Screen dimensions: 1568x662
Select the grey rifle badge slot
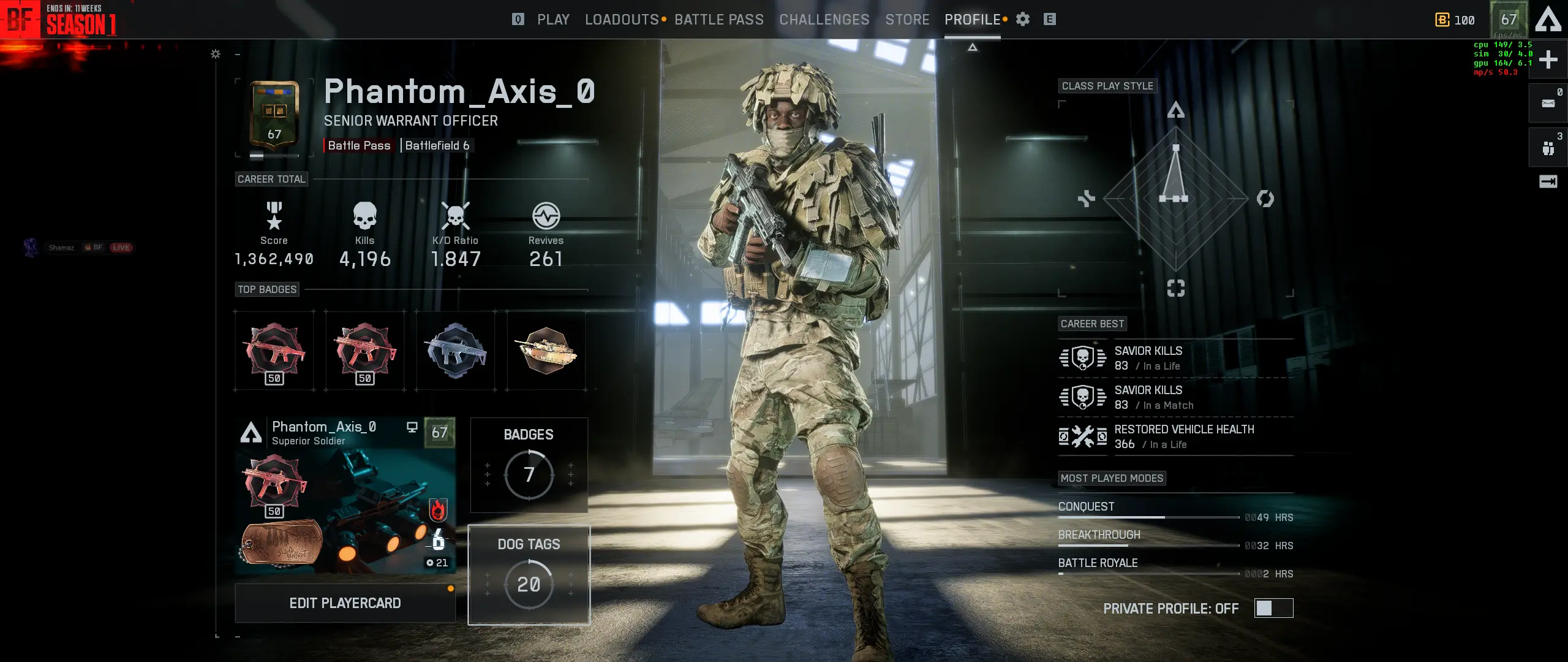[455, 351]
